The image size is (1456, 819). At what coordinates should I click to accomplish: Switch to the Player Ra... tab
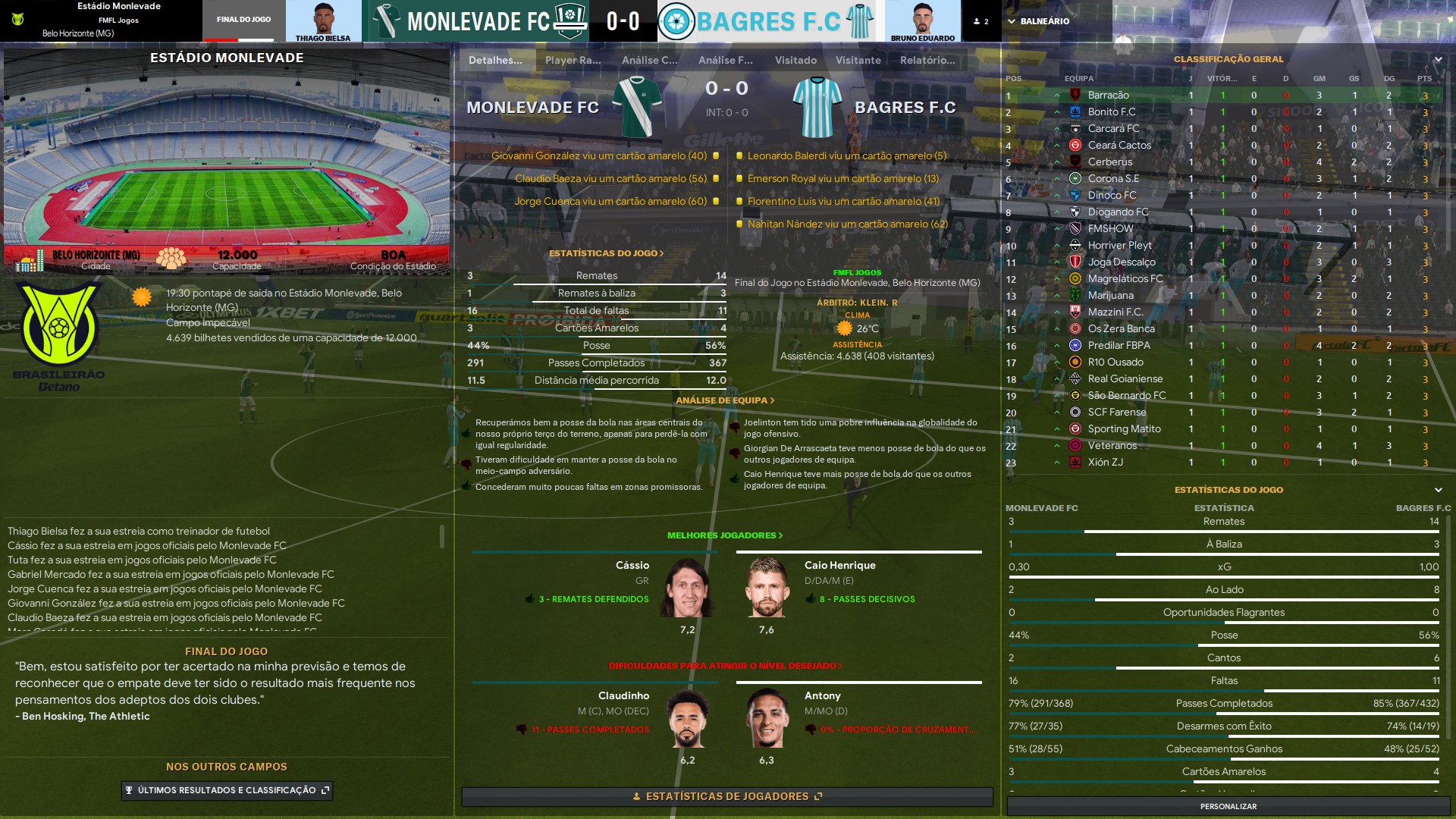573,60
